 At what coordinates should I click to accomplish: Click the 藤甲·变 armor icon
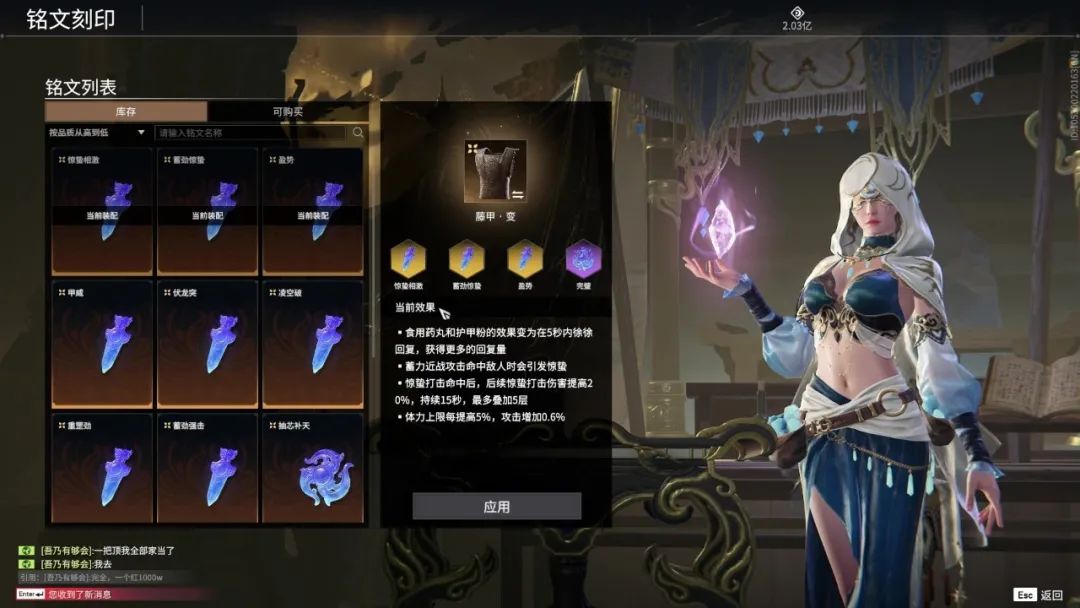point(495,171)
